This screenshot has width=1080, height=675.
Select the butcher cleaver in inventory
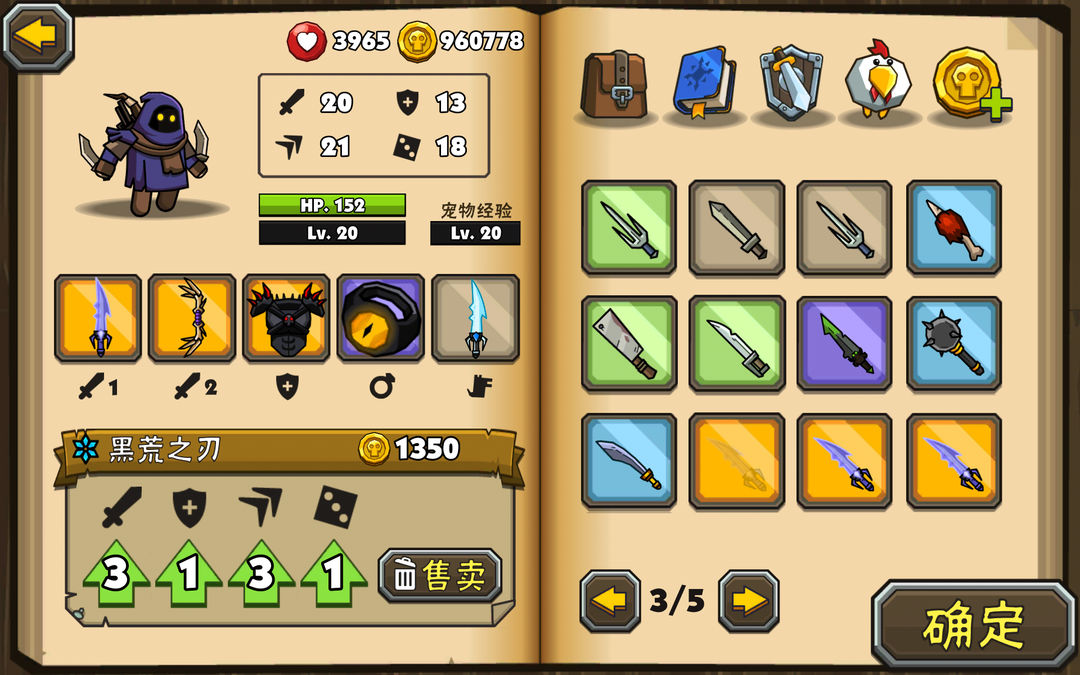click(628, 343)
